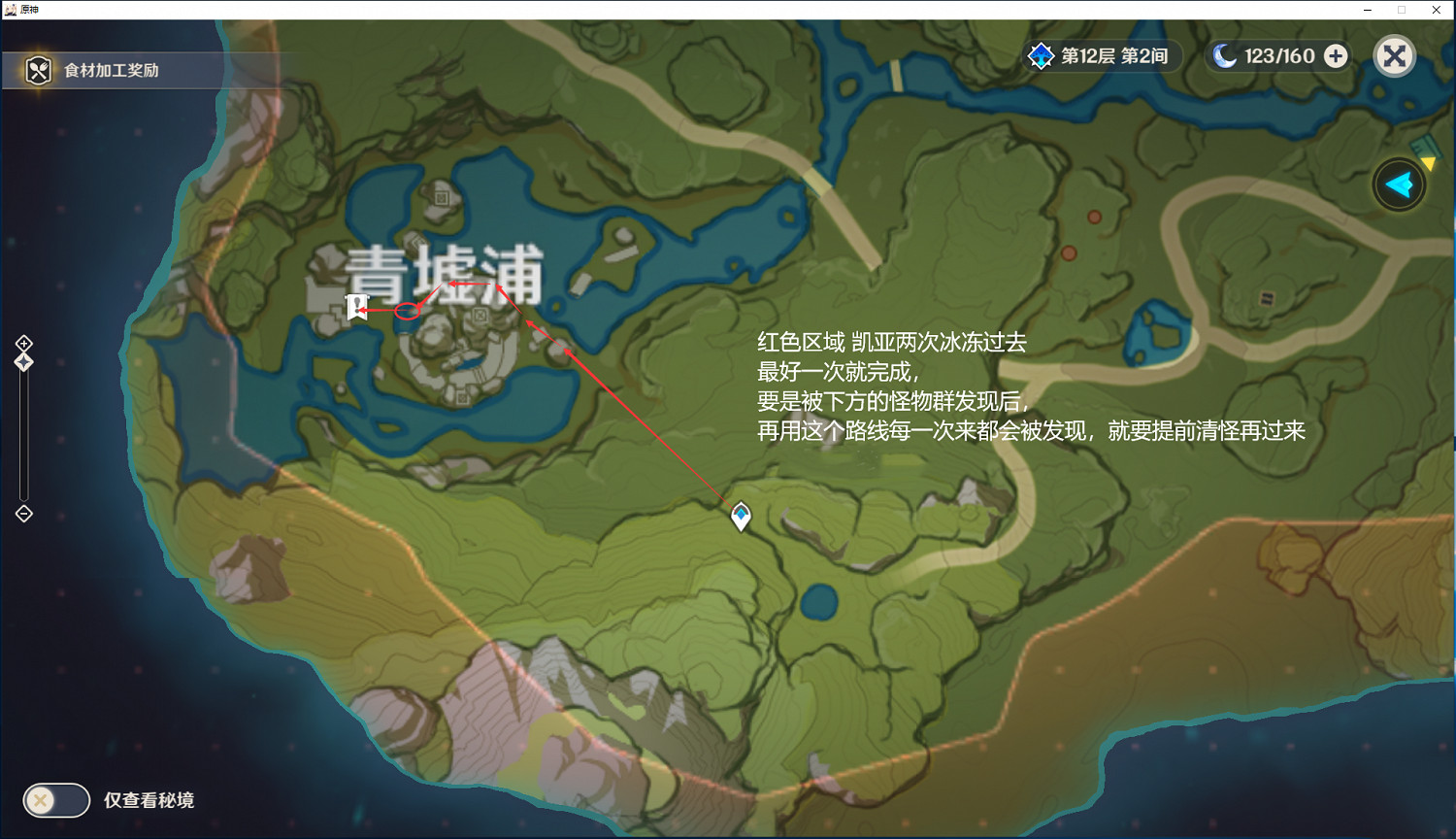Click the star-shaped handle on the zoom slider
1456x839 pixels.
pyautogui.click(x=22, y=360)
